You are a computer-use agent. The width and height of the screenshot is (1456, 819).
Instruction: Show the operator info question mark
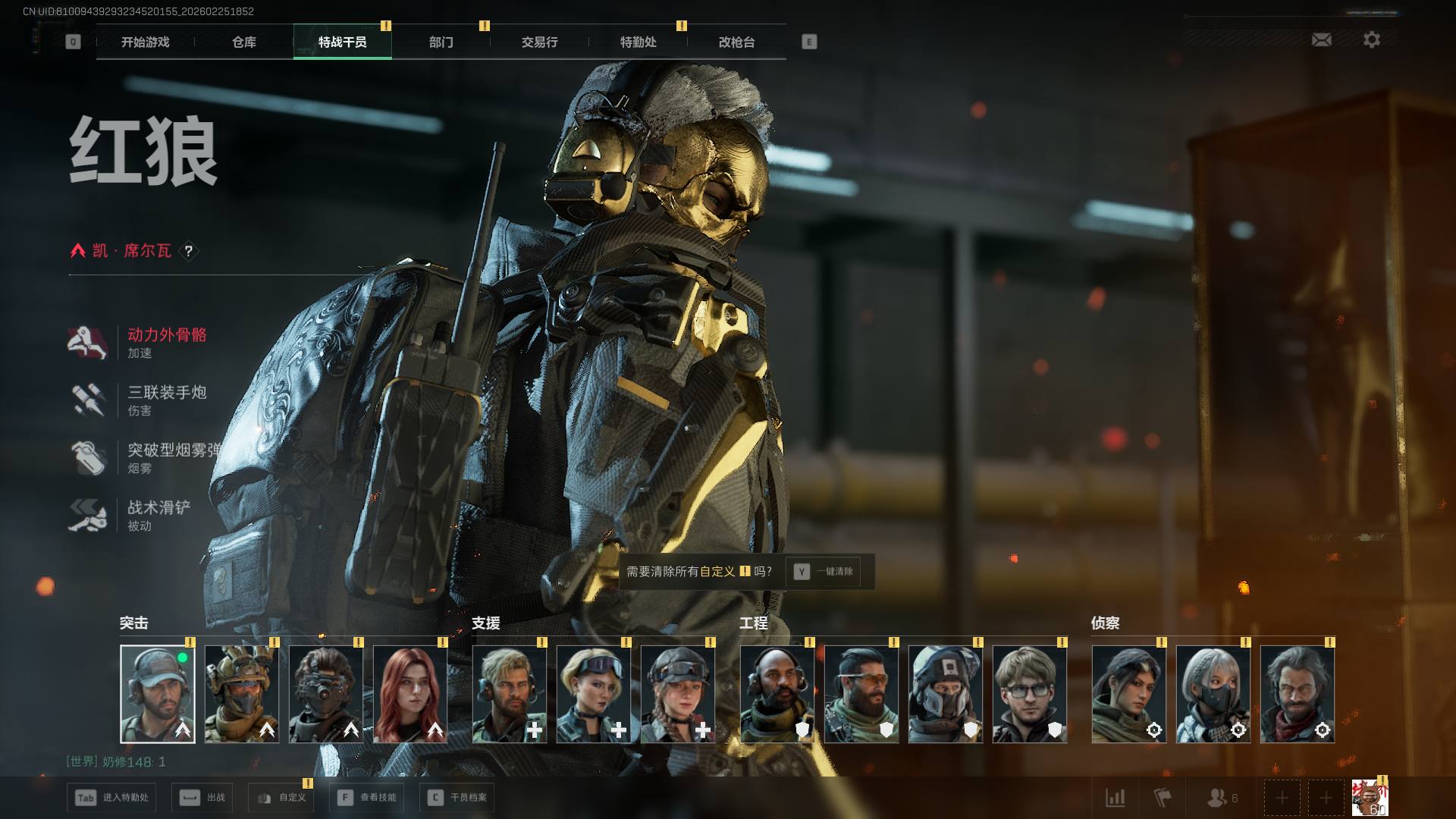pyautogui.click(x=189, y=251)
